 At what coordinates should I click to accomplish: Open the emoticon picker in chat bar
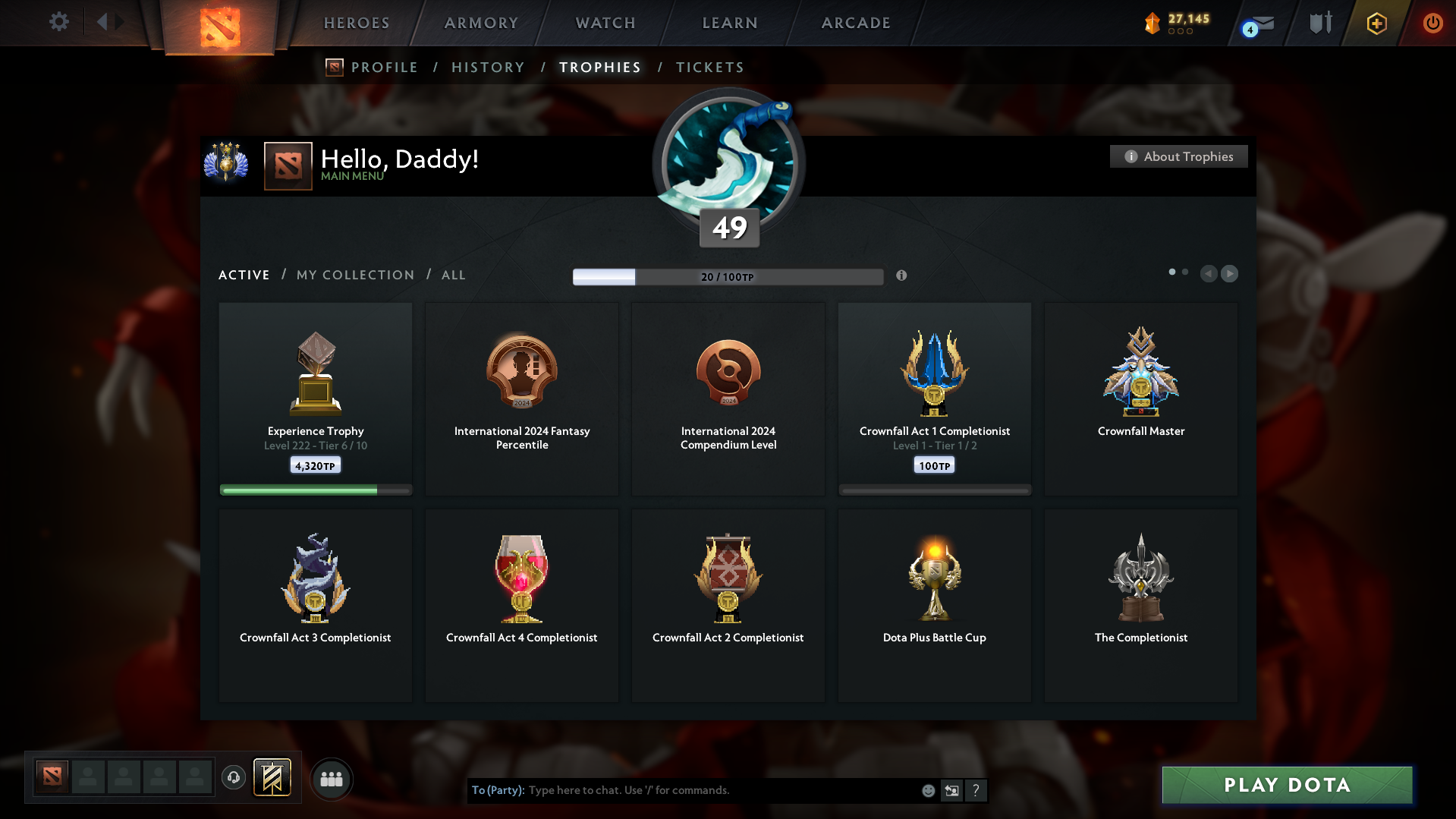(x=928, y=790)
